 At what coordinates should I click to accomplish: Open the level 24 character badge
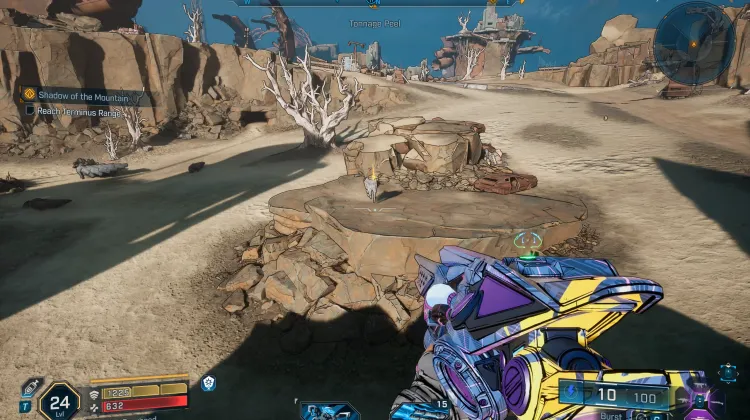[60, 402]
